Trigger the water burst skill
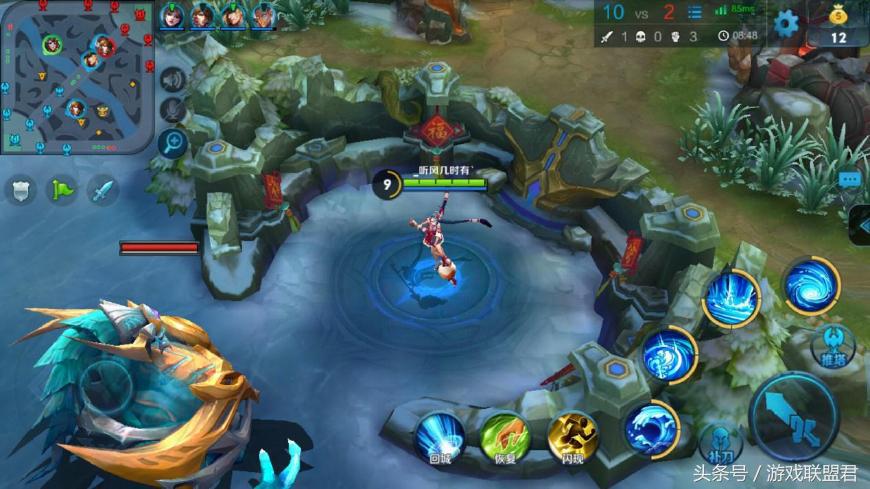The width and height of the screenshot is (870, 489). click(x=730, y=297)
